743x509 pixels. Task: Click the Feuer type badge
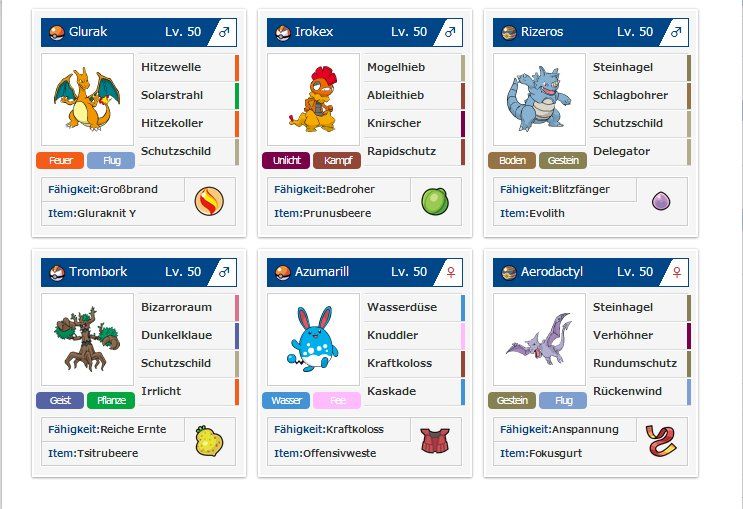point(59,160)
